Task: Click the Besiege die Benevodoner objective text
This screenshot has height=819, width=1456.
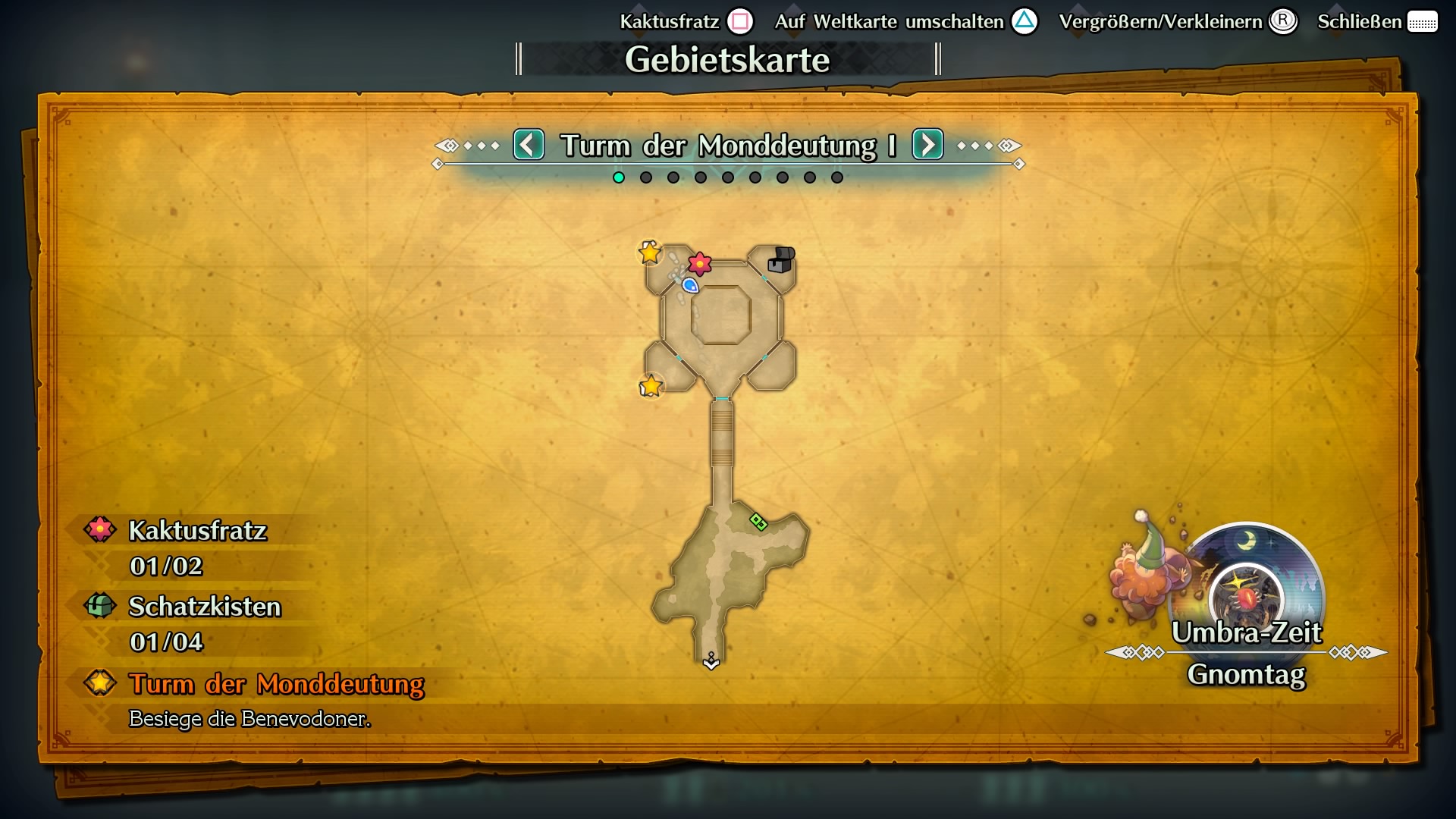Action: click(x=250, y=718)
